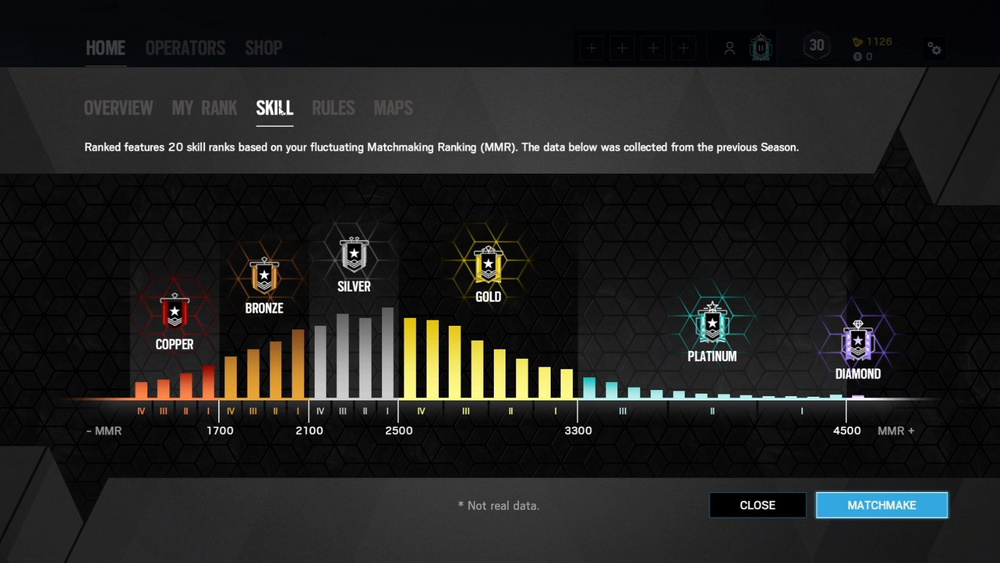Show the MY RANK tab

(204, 108)
